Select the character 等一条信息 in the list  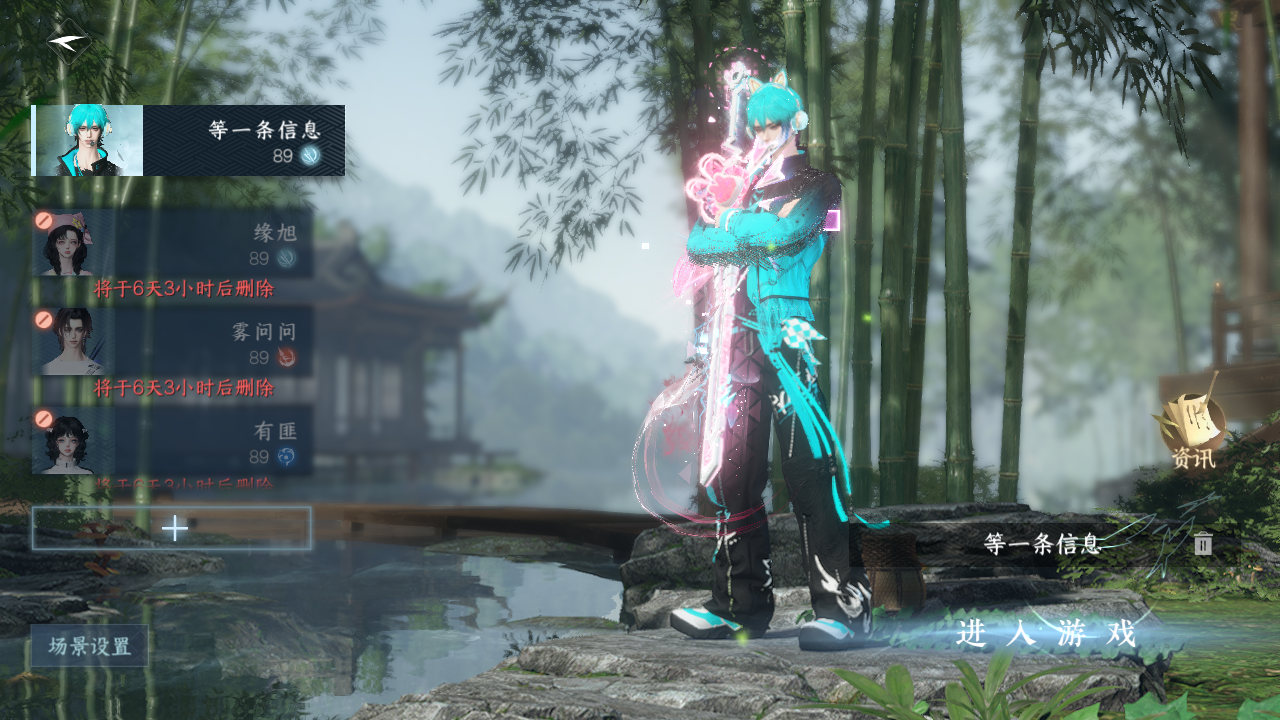188,140
